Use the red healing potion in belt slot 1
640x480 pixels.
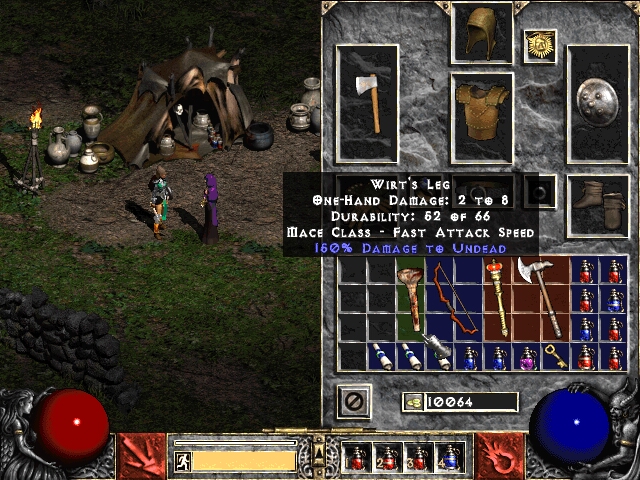(x=358, y=458)
